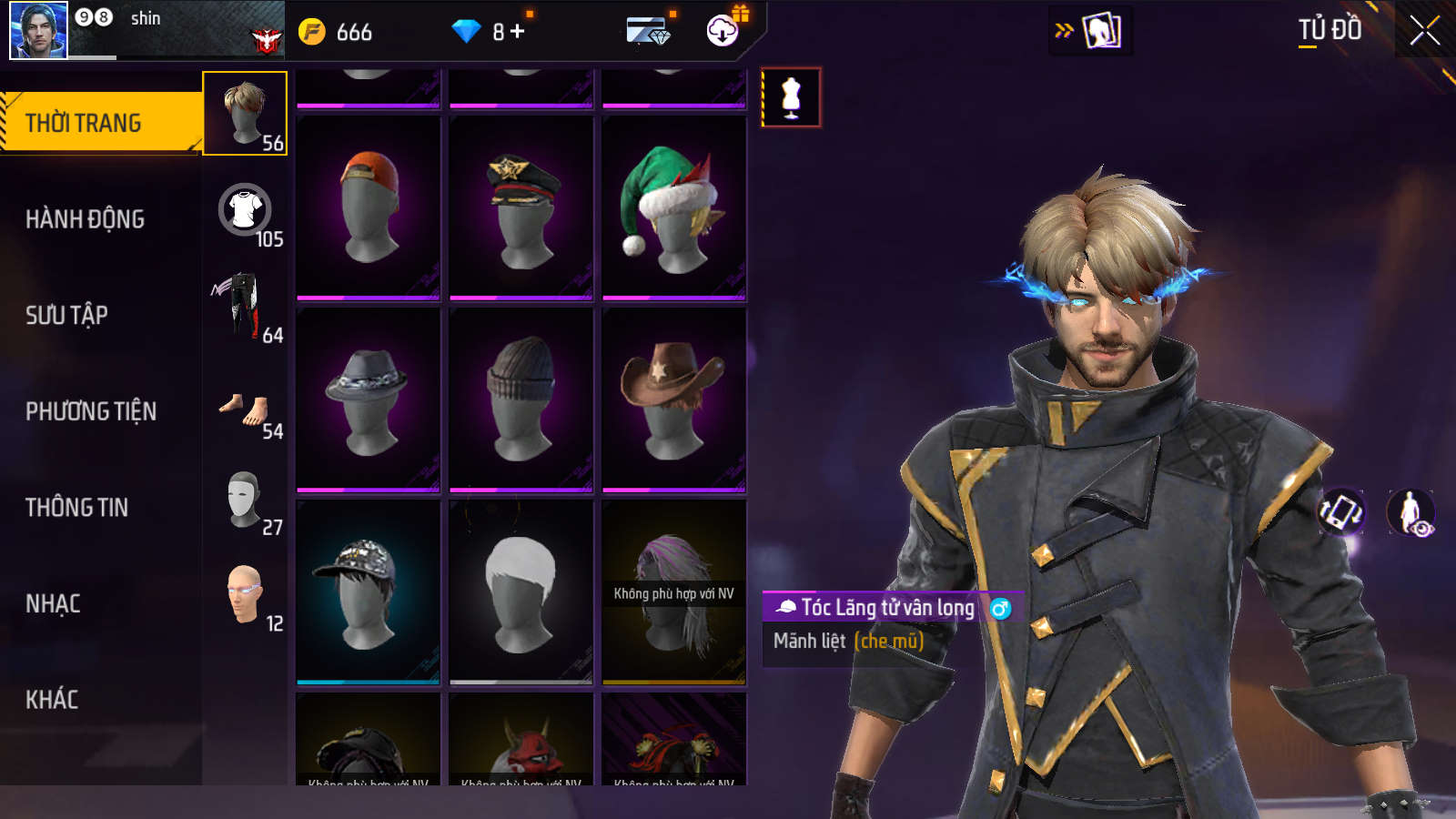
Task: Select the grey face mask category
Action: point(244,499)
